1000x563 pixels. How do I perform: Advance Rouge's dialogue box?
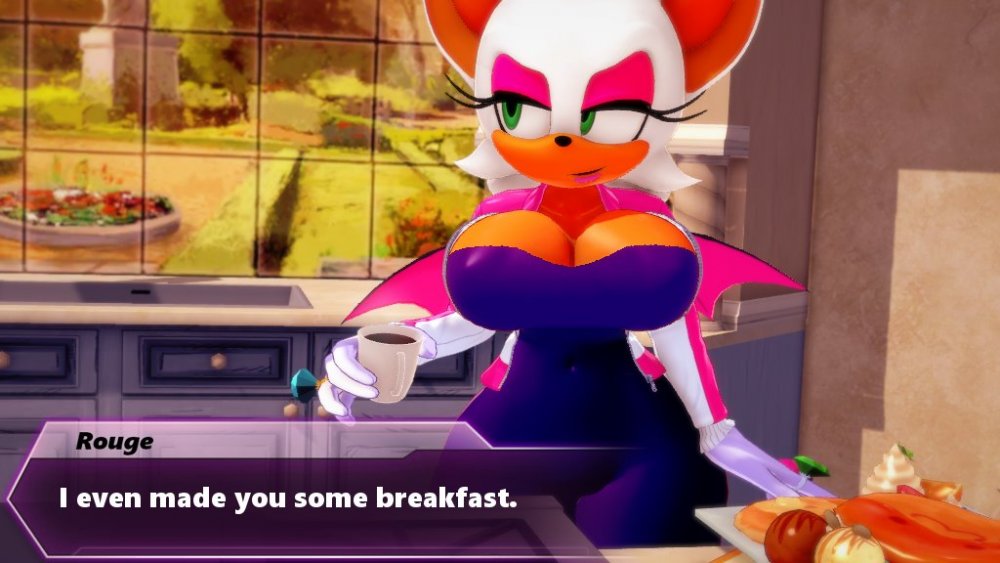click(x=290, y=498)
